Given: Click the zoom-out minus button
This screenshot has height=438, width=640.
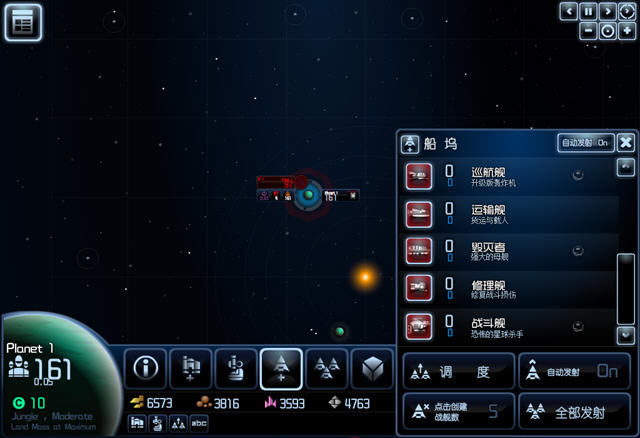Looking at the screenshot, I should pyautogui.click(x=589, y=30).
